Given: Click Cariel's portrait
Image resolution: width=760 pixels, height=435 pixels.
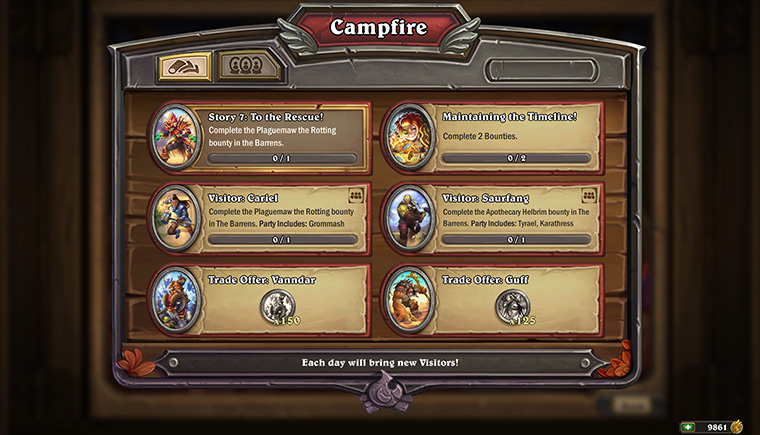Looking at the screenshot, I should pyautogui.click(x=177, y=217).
